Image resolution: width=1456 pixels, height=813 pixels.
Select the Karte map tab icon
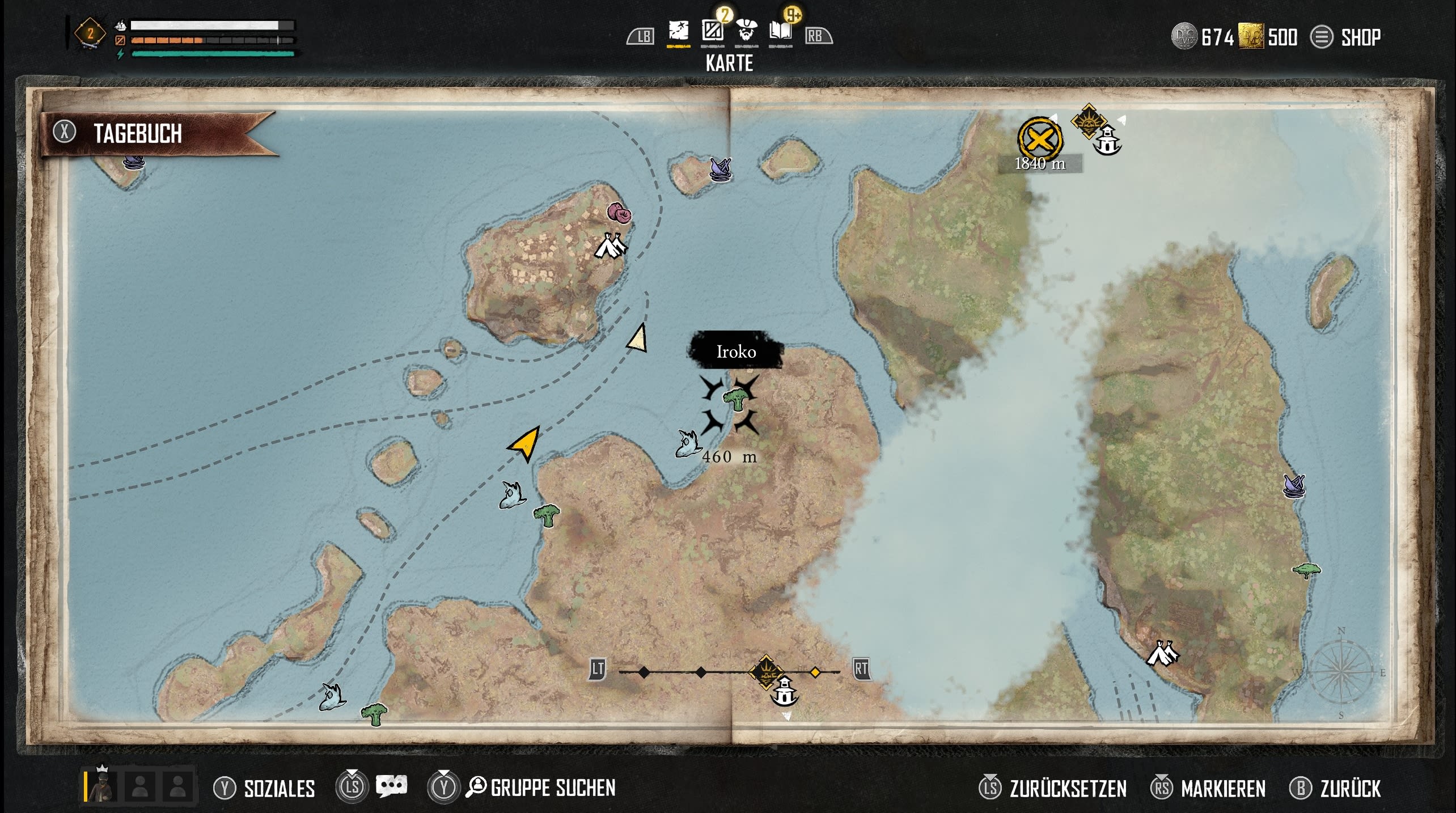click(678, 31)
